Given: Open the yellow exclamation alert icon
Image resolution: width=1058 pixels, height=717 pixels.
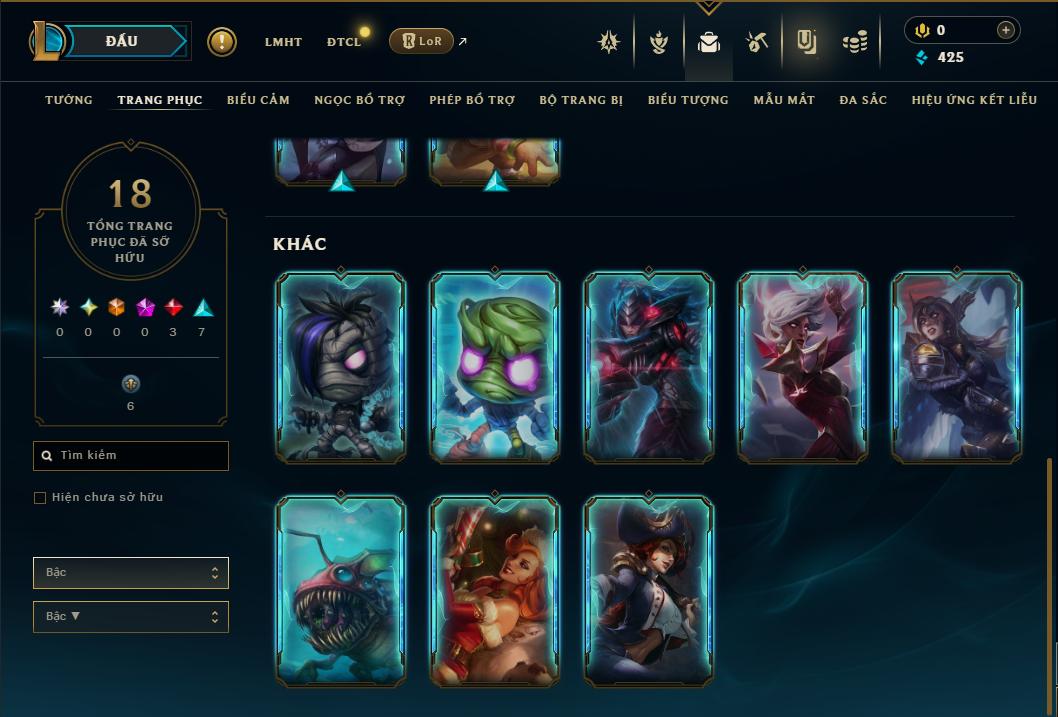Looking at the screenshot, I should coord(222,42).
